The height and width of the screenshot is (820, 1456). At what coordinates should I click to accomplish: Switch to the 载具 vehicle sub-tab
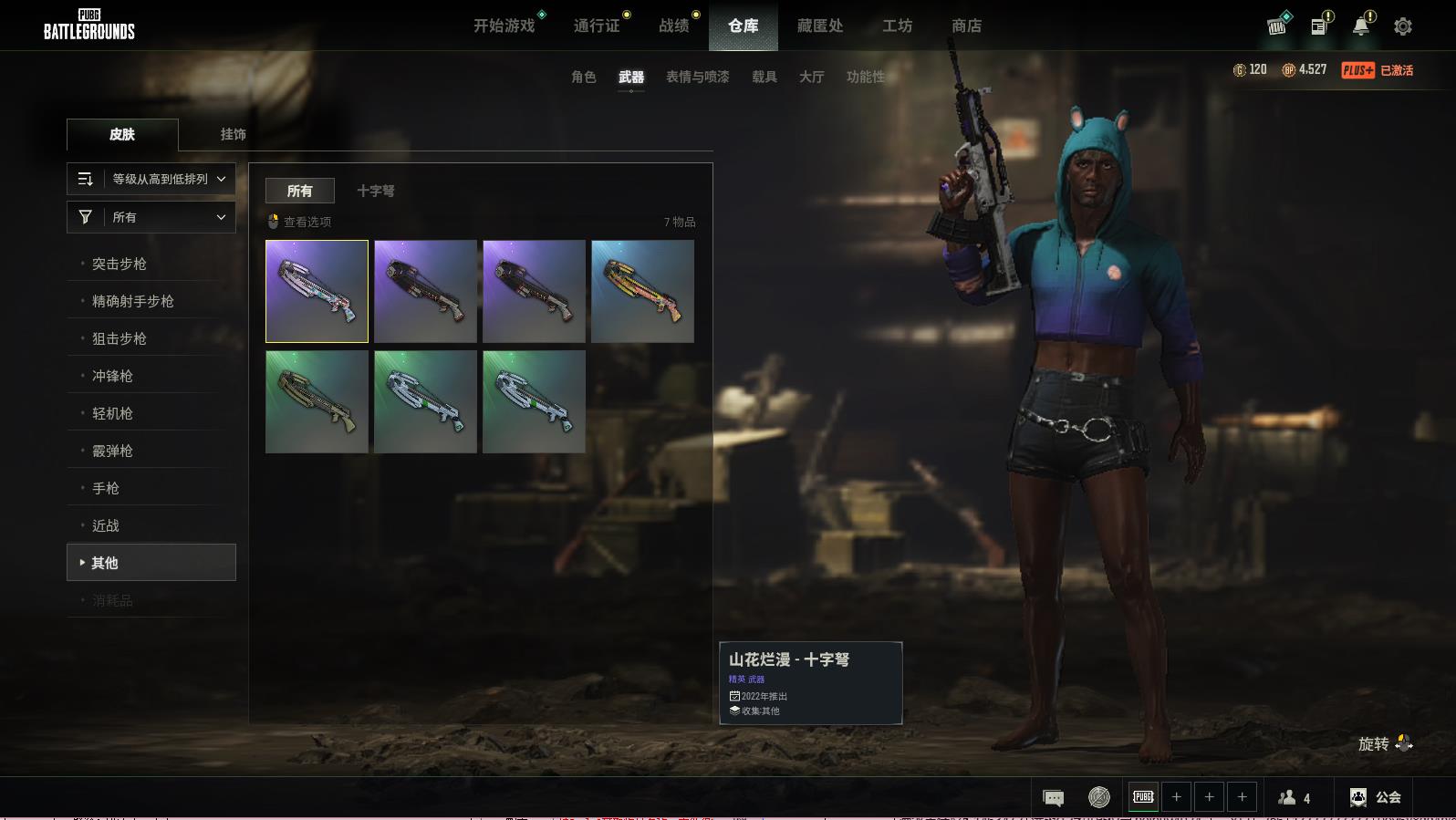(x=764, y=77)
